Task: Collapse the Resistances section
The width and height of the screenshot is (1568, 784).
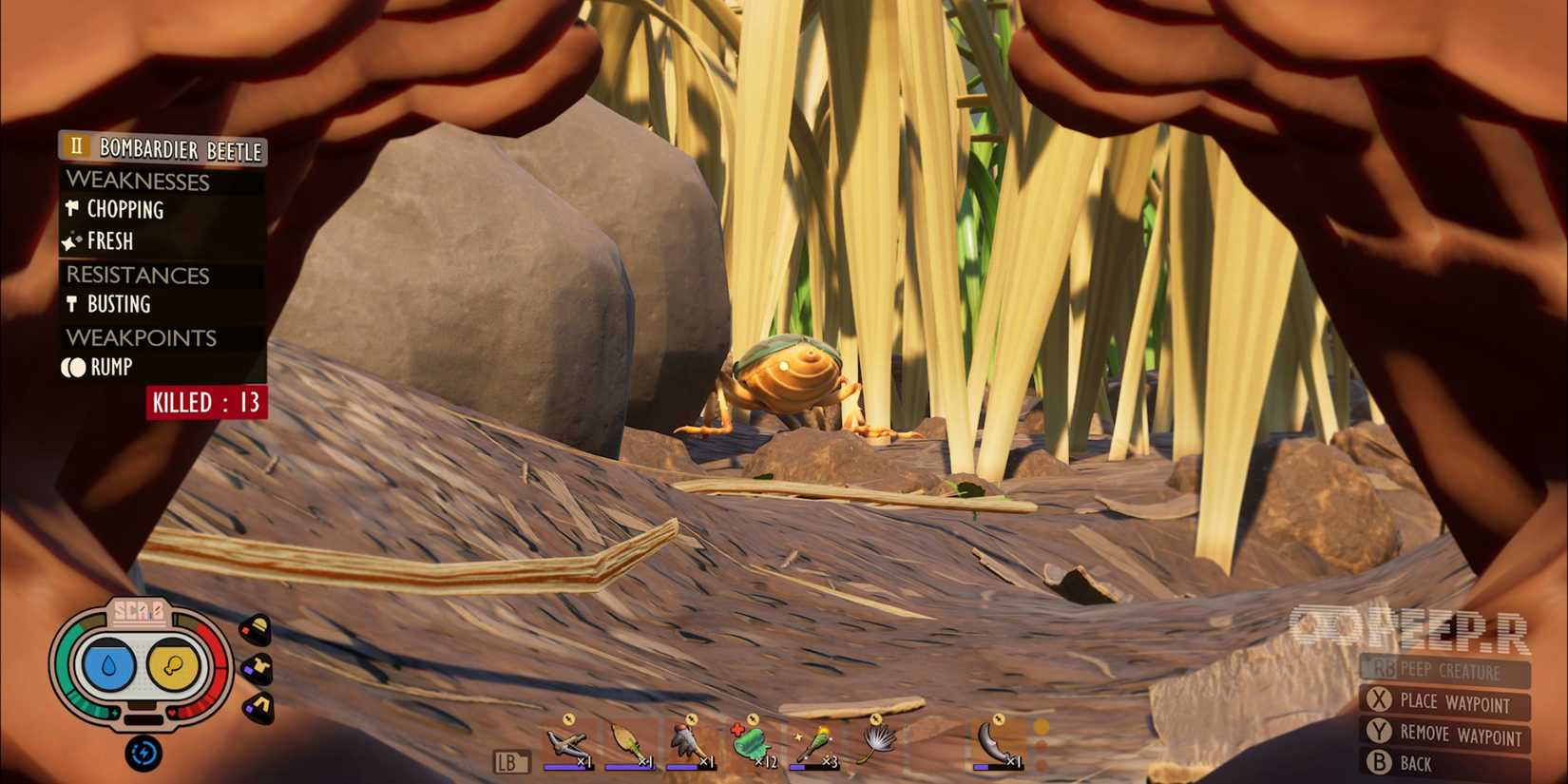Action: coord(139,276)
